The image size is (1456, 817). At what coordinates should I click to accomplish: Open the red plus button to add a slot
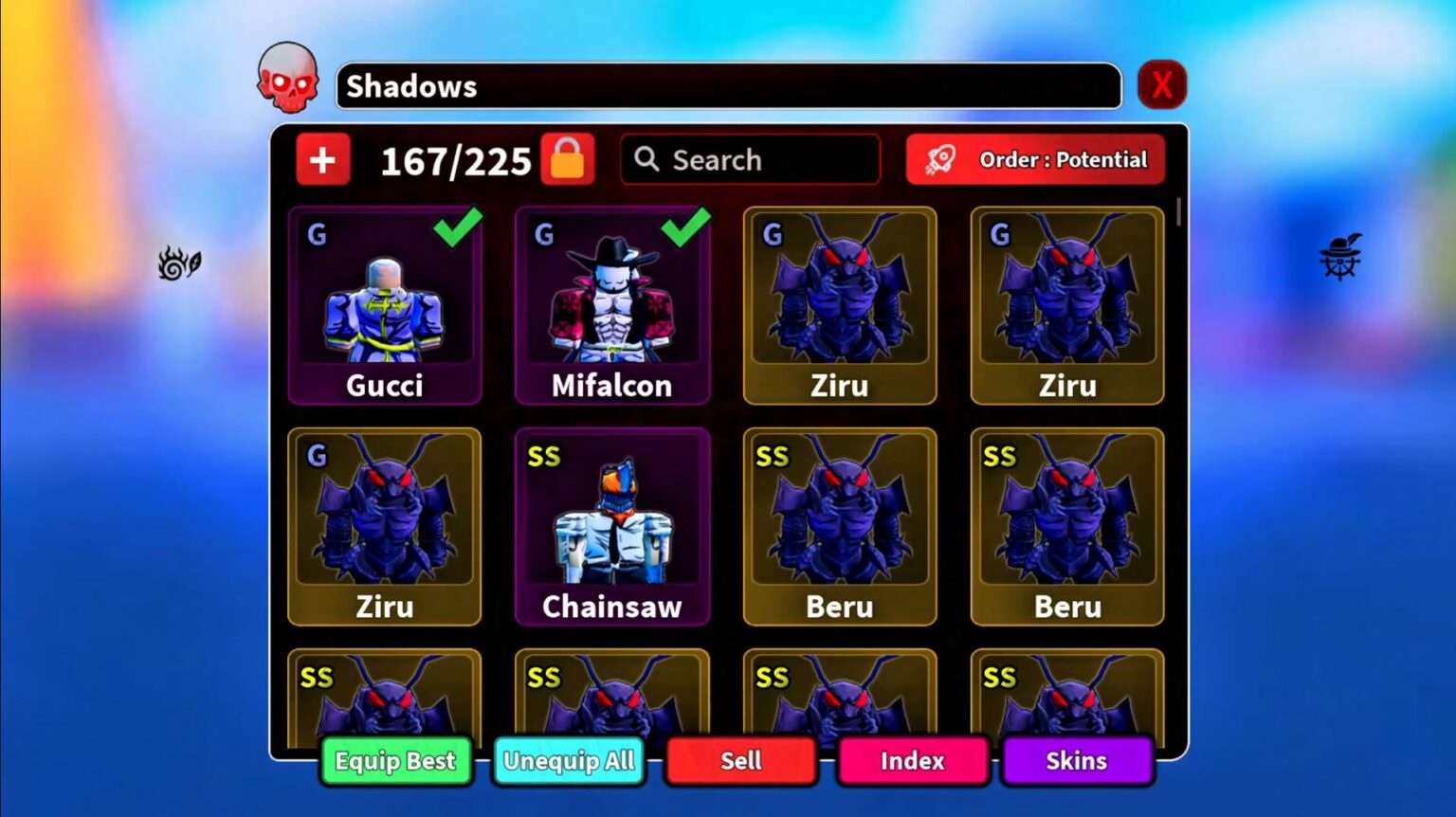[322, 159]
